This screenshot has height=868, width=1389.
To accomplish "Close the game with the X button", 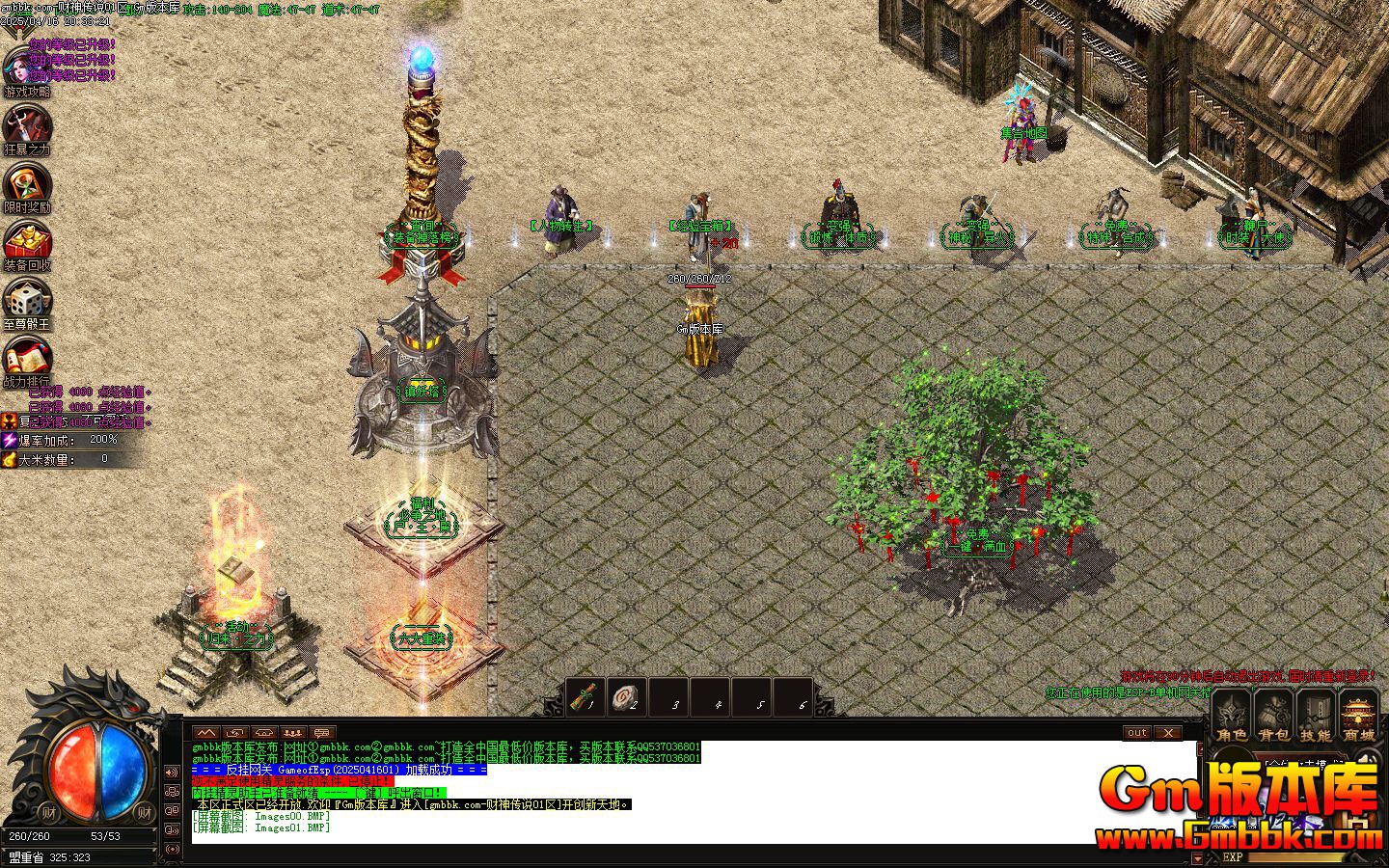I will click(1168, 733).
